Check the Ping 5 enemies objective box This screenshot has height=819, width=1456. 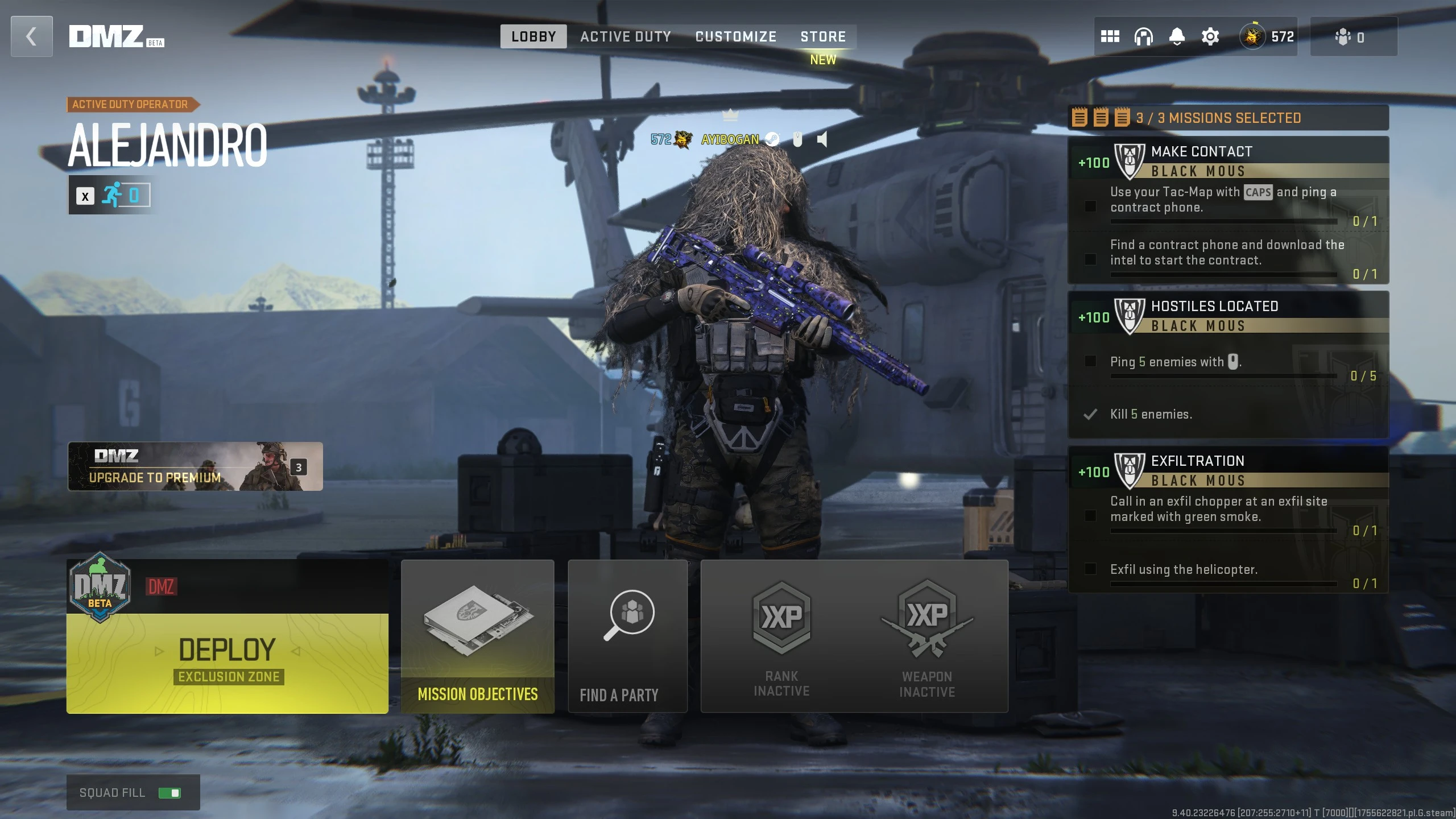[1091, 361]
